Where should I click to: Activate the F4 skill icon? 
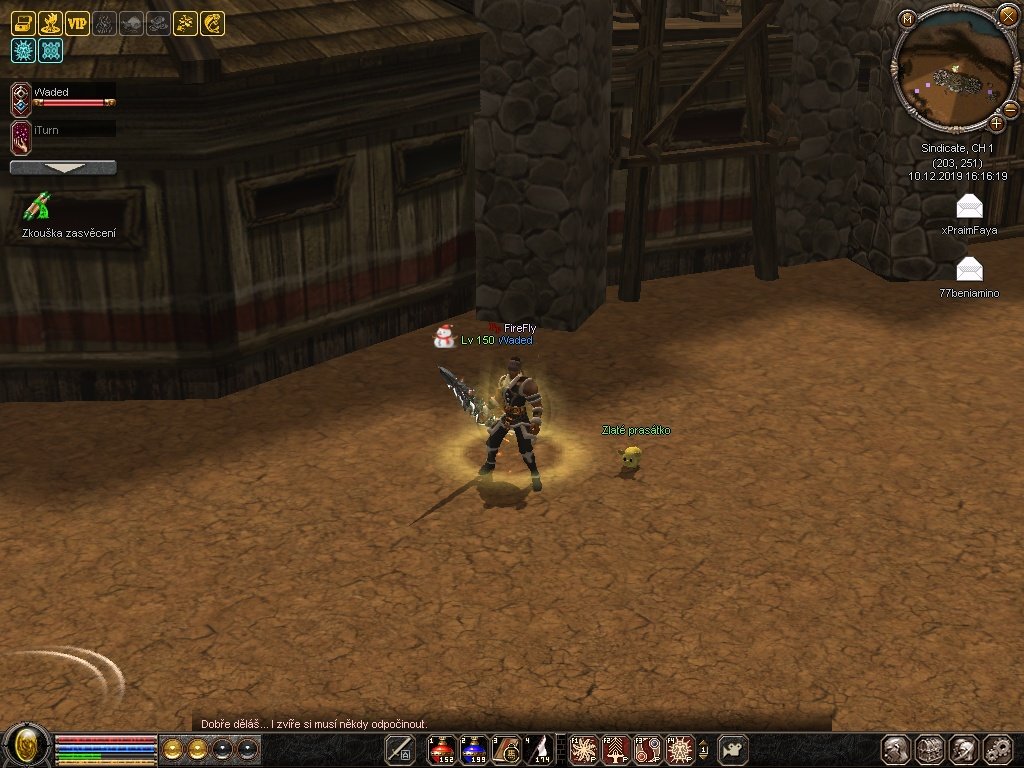tap(681, 749)
